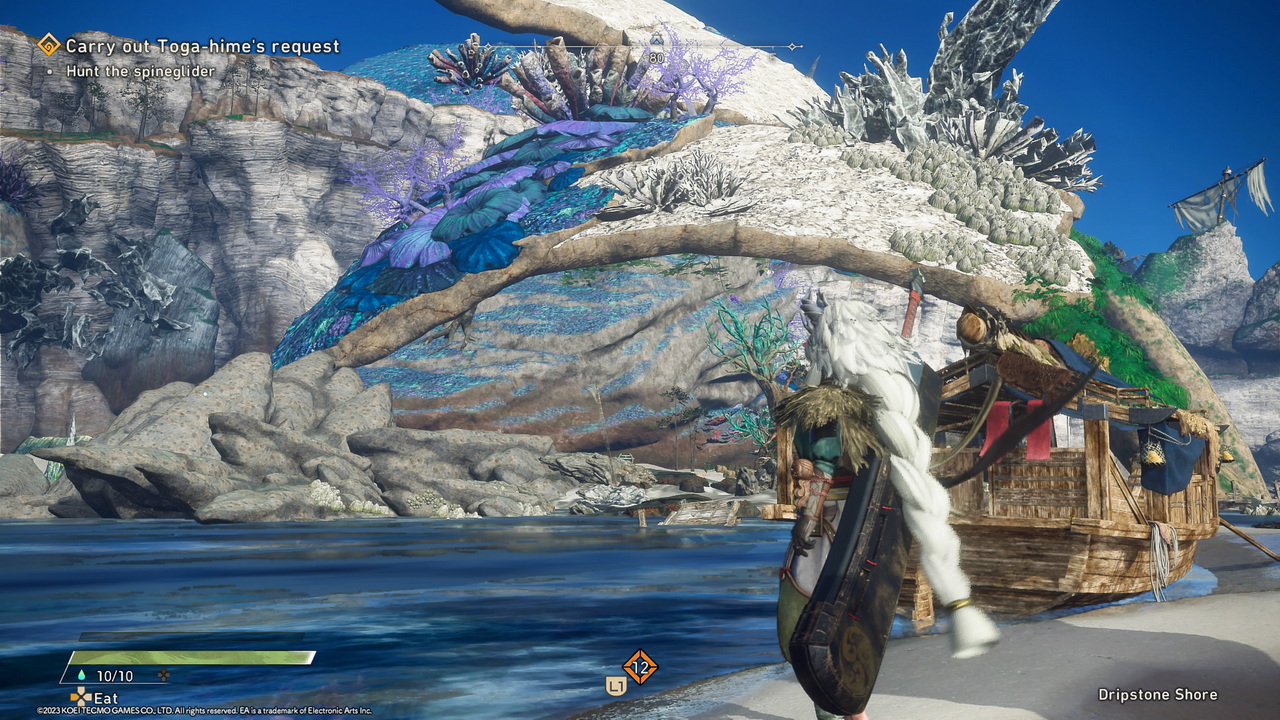This screenshot has width=1280, height=720.
Task: Select the Hunt the spineglider objective
Action: [141, 71]
